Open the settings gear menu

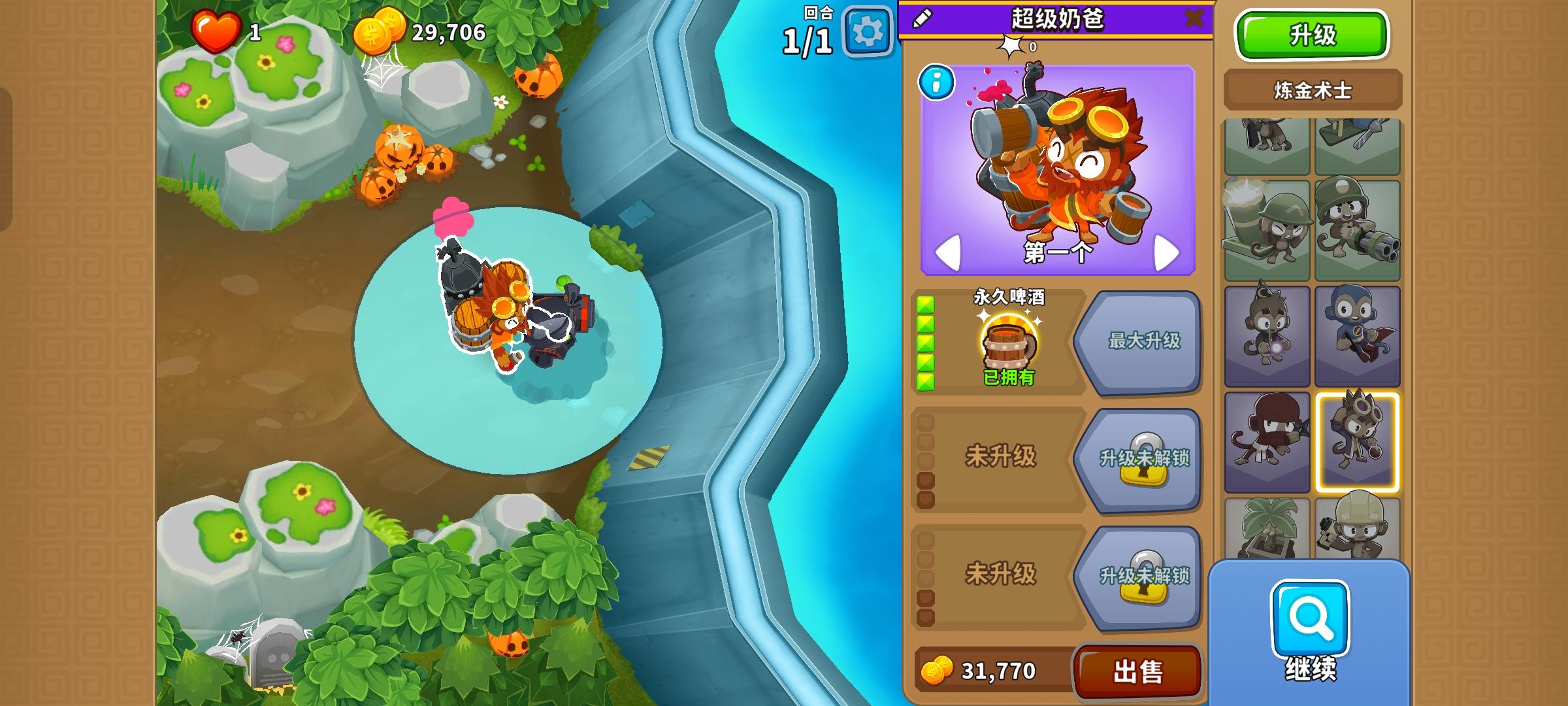click(x=867, y=29)
